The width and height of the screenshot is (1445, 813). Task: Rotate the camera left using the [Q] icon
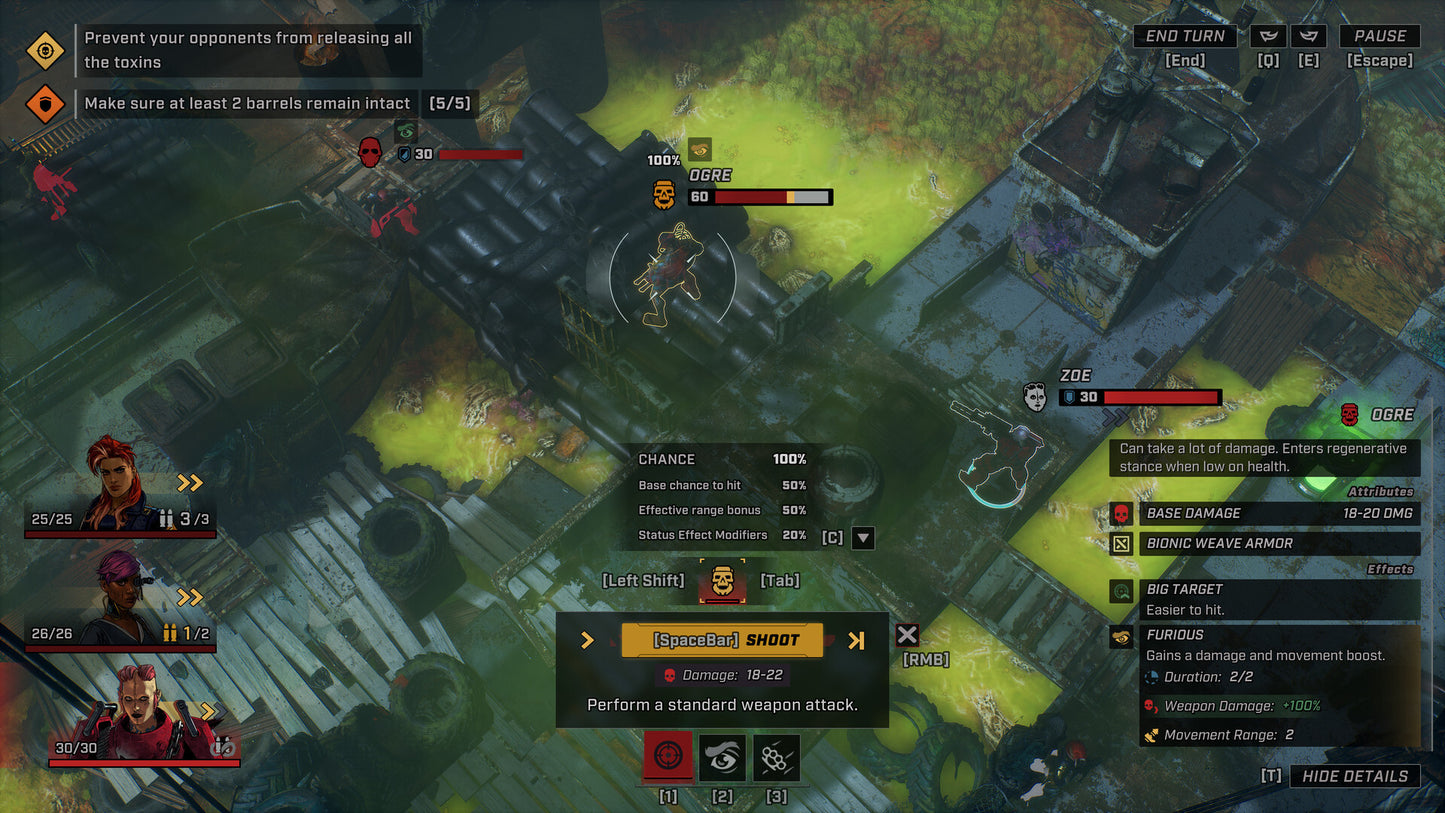pos(1268,36)
